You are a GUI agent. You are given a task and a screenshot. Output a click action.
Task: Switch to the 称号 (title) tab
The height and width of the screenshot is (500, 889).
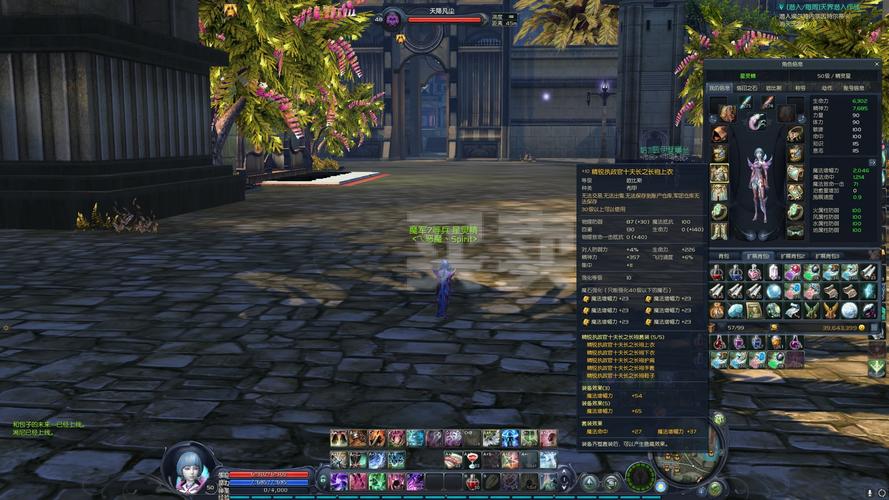click(800, 87)
